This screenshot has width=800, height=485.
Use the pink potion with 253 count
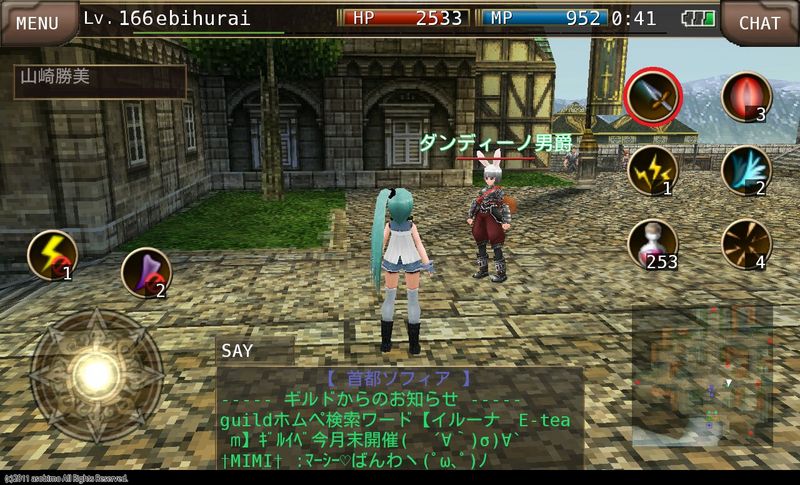tap(652, 245)
